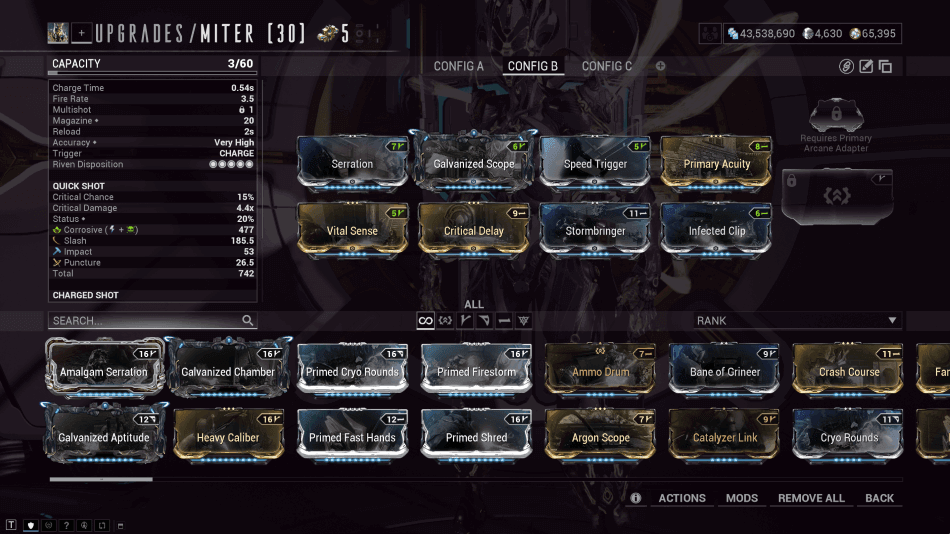Click the Critical Delay mod card
This screenshot has width=950, height=534.
pyautogui.click(x=474, y=230)
